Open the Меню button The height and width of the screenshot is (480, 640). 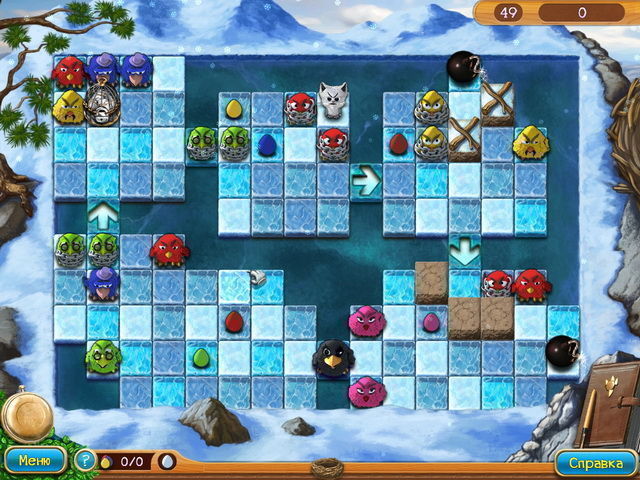(35, 461)
